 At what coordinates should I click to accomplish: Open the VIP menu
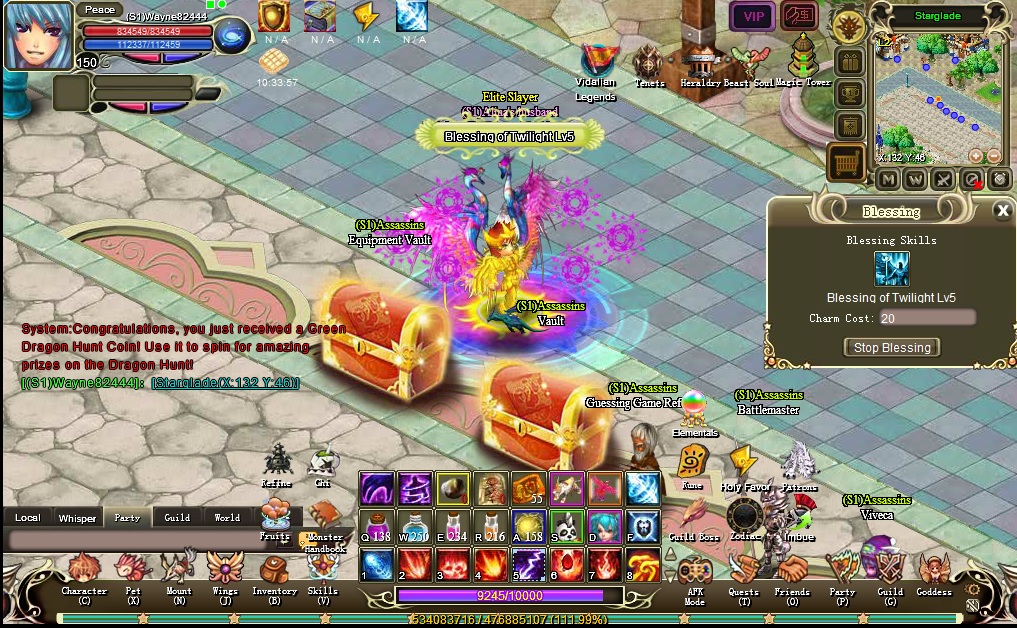(x=752, y=16)
